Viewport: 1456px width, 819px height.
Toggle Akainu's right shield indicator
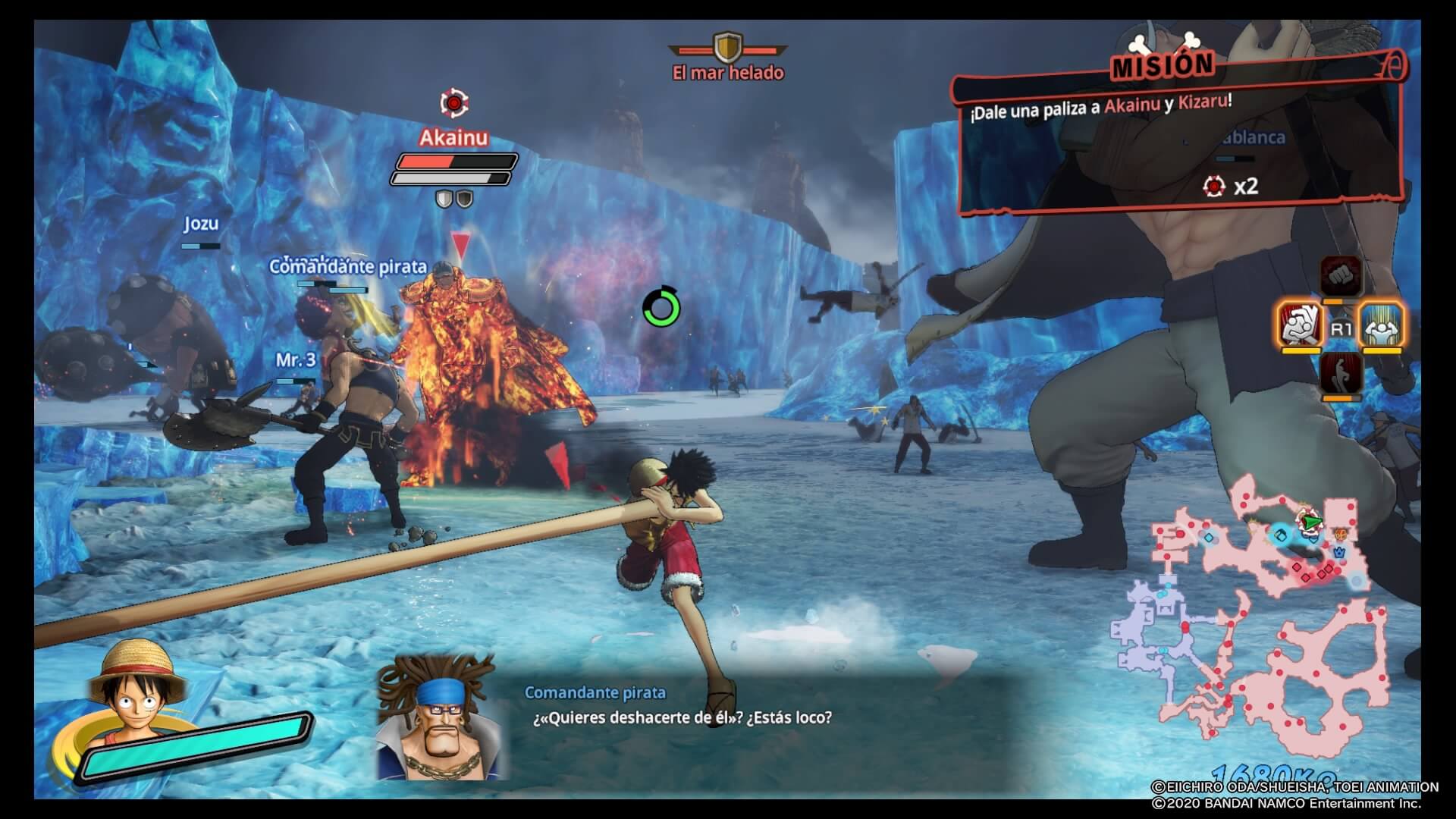click(x=464, y=198)
